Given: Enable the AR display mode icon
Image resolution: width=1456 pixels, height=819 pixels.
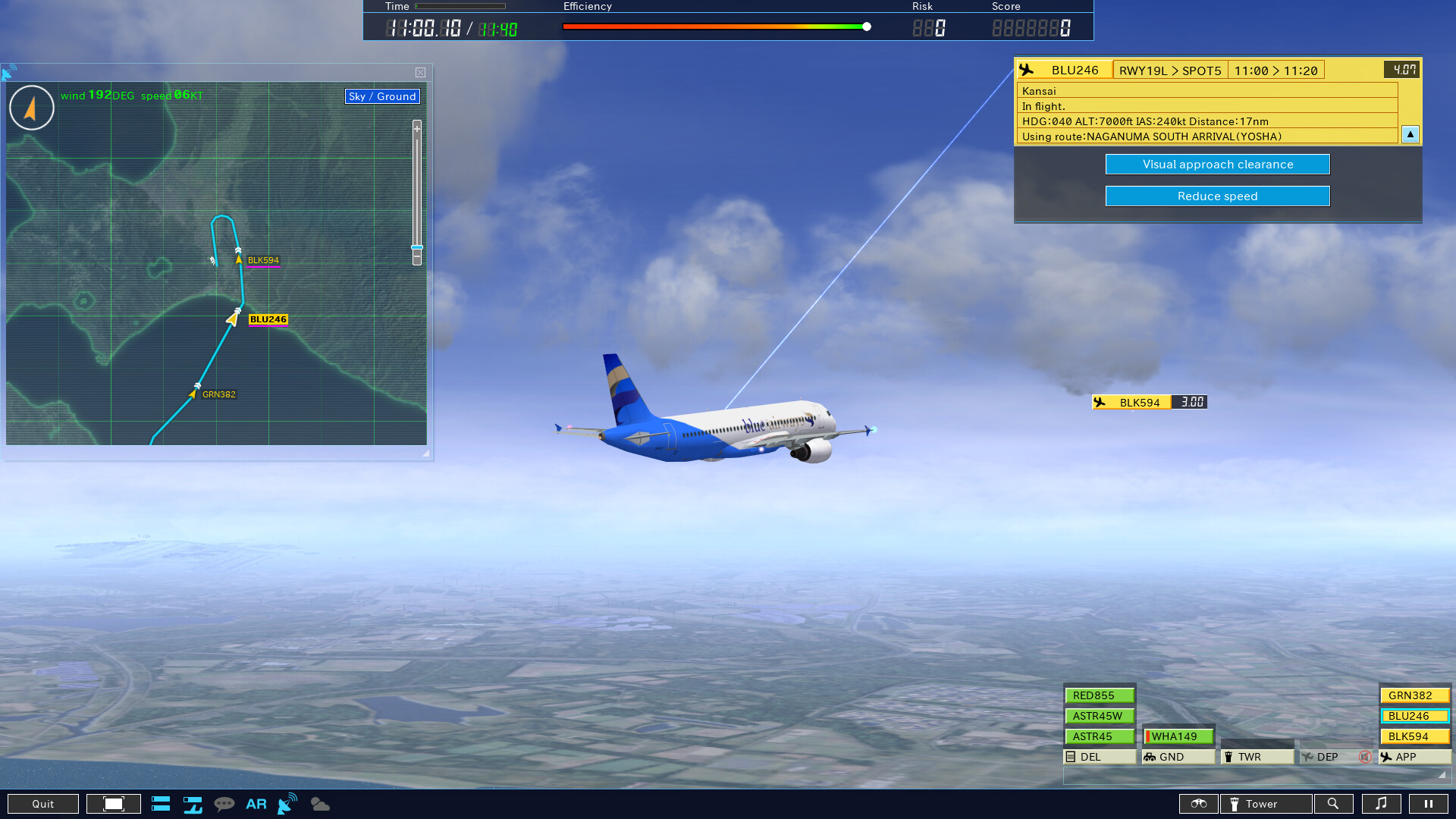Looking at the screenshot, I should (256, 803).
